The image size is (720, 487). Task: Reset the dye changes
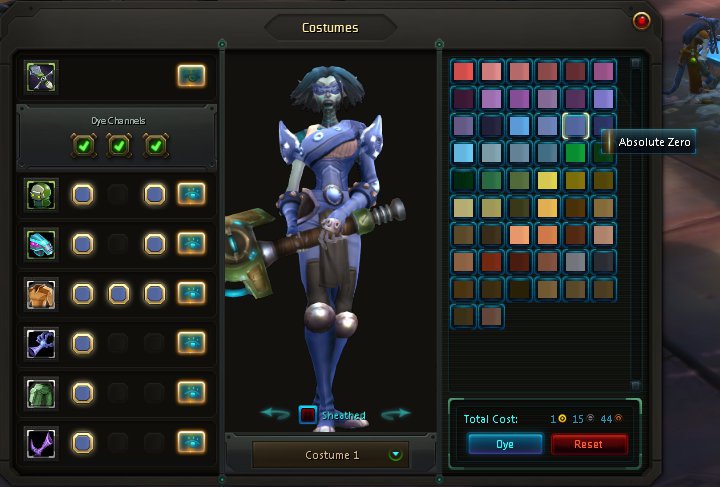pos(589,444)
